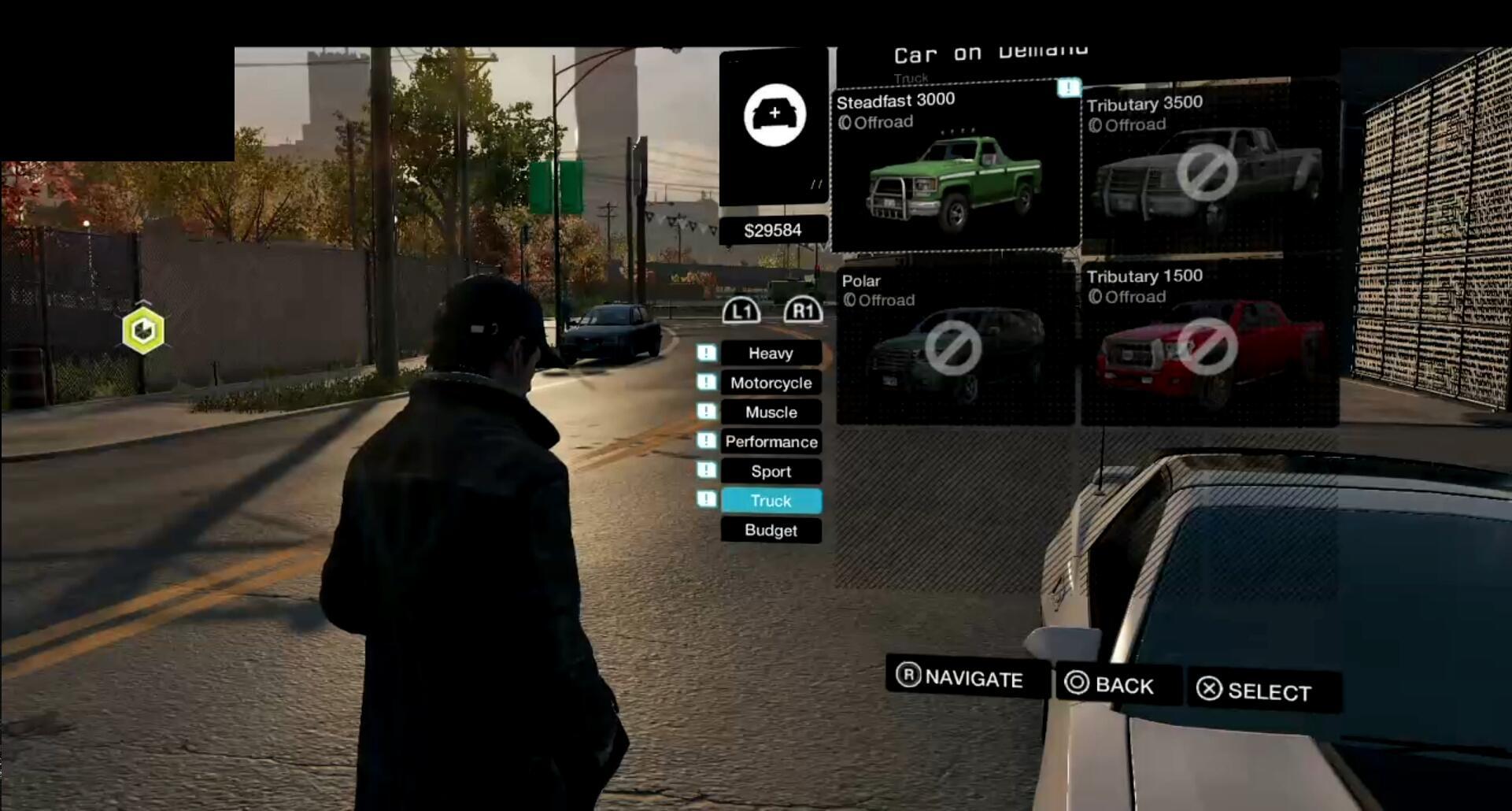
Task: Select the Heavy vehicle category
Action: tap(771, 353)
